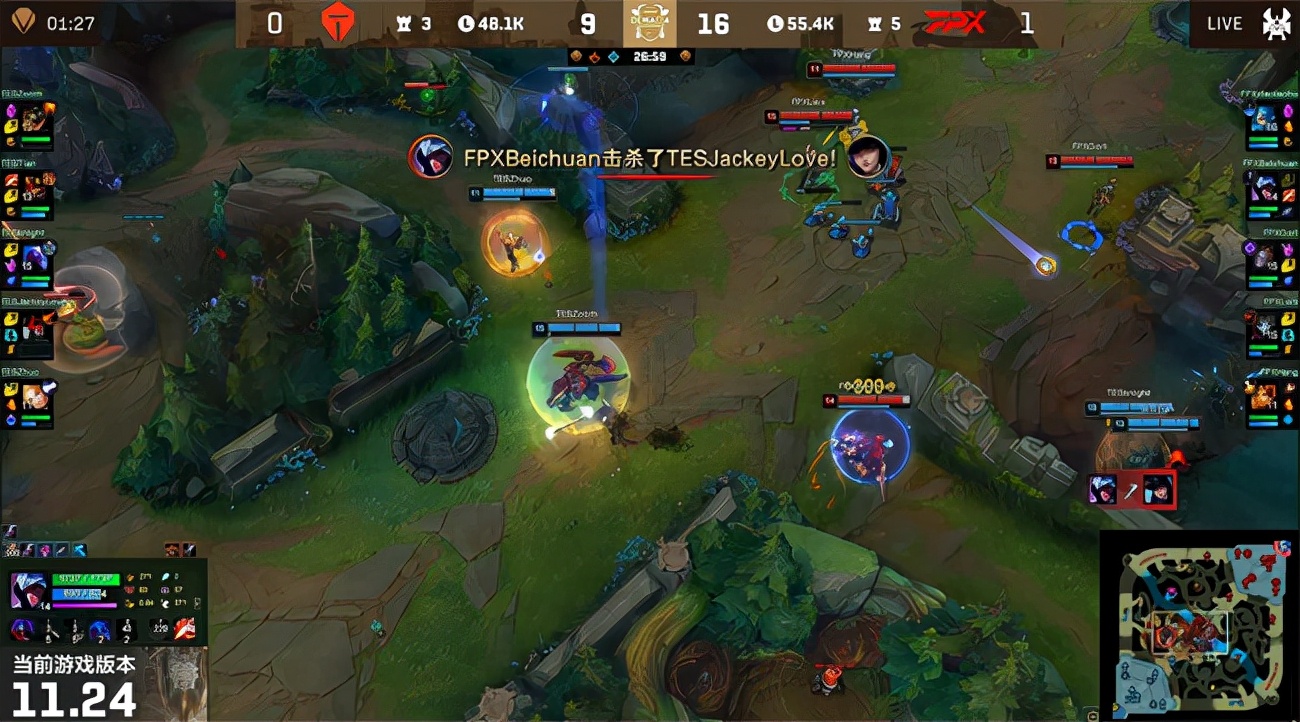Click FPX Beichuan's portrait in the kill announcement

pyautogui.click(x=431, y=157)
